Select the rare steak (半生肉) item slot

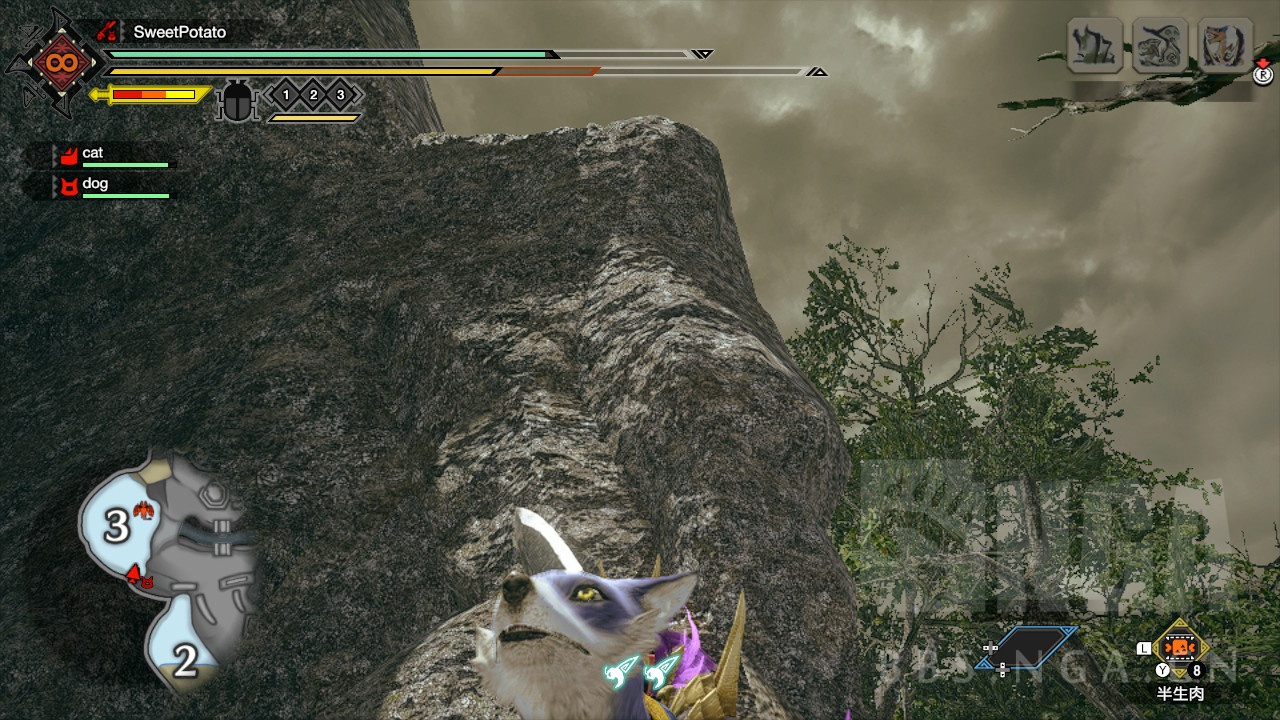[1181, 650]
